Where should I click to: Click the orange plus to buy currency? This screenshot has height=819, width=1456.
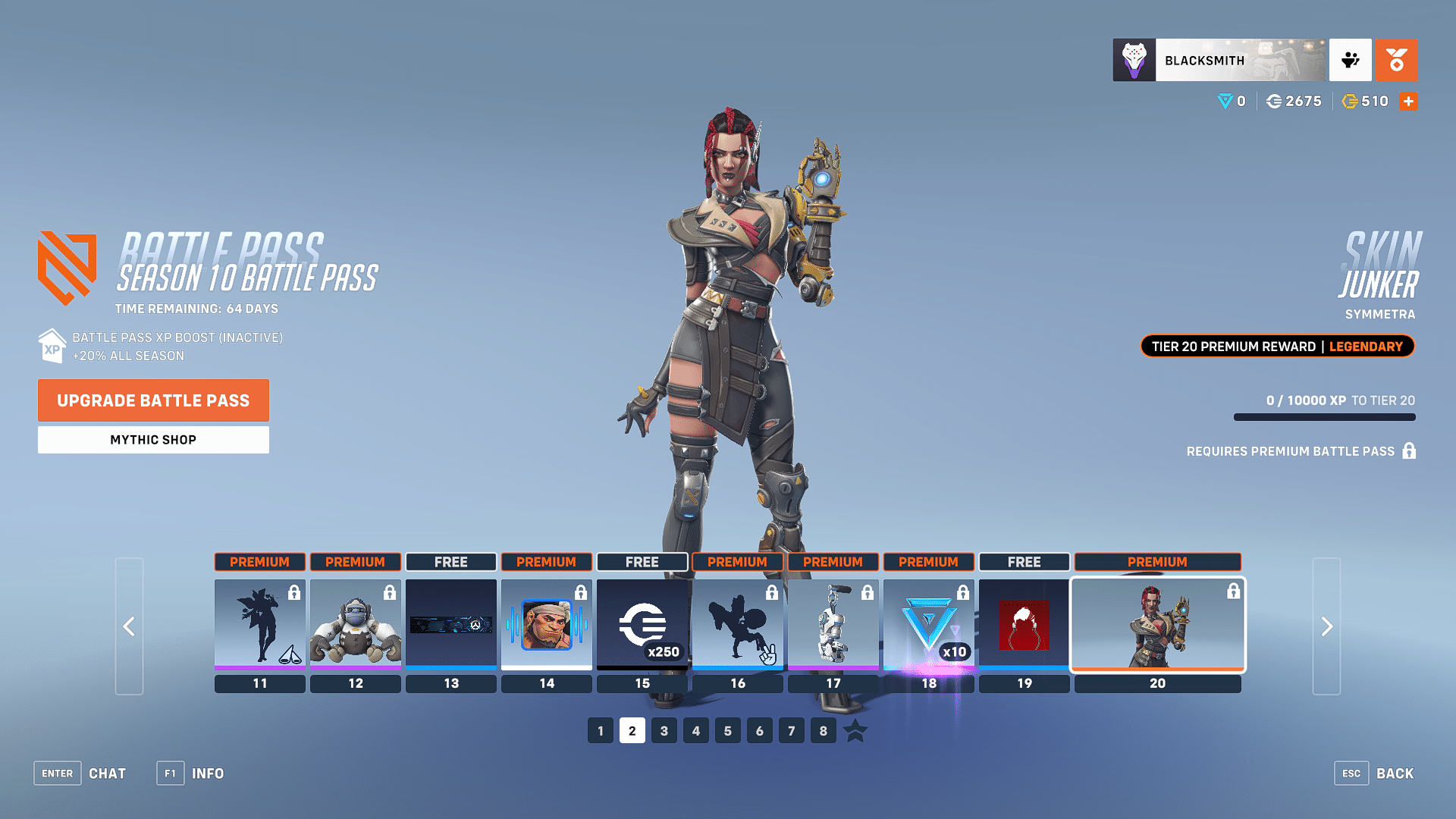pyautogui.click(x=1408, y=101)
